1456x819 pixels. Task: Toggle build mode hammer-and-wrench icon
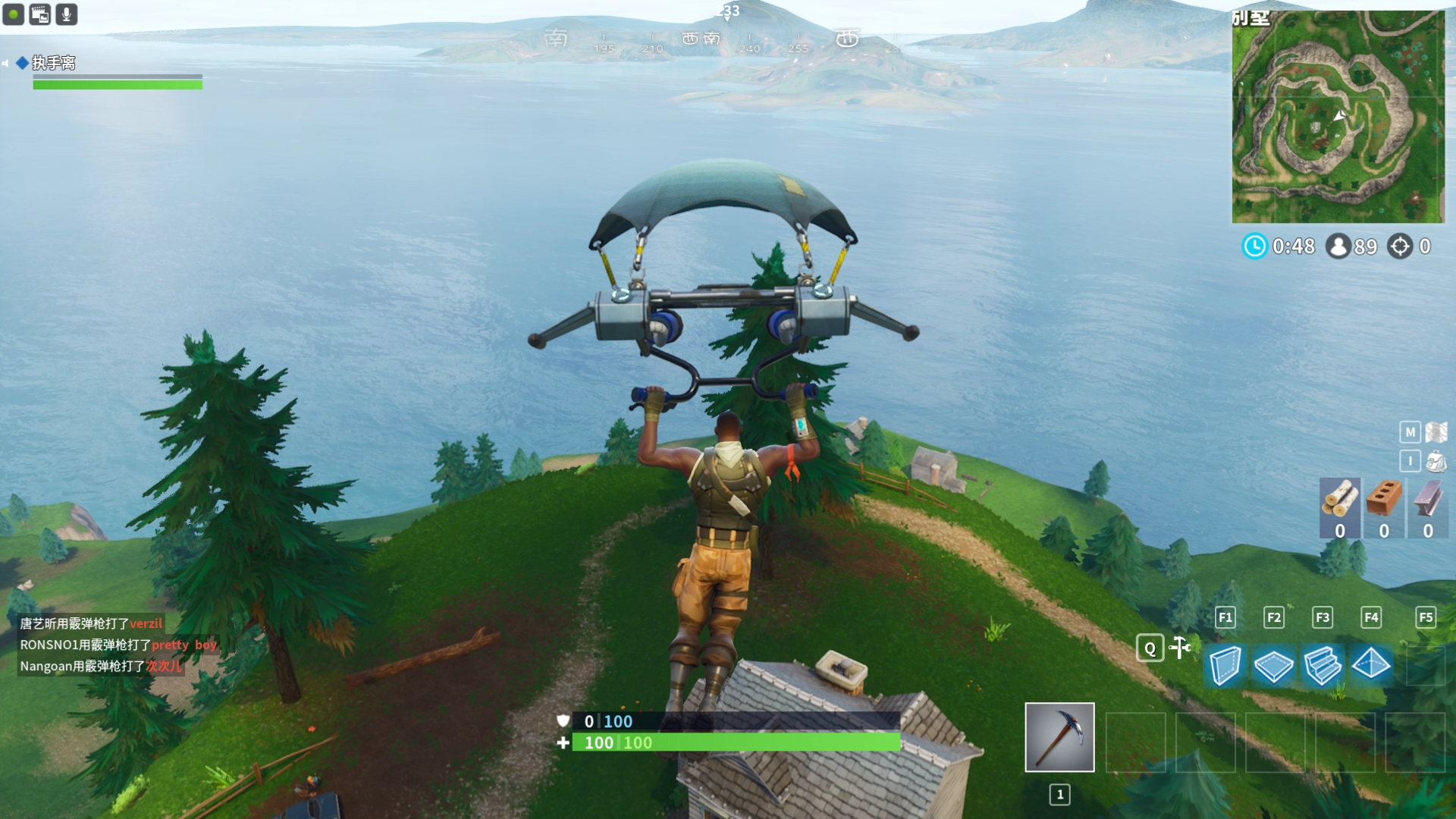coord(1180,648)
